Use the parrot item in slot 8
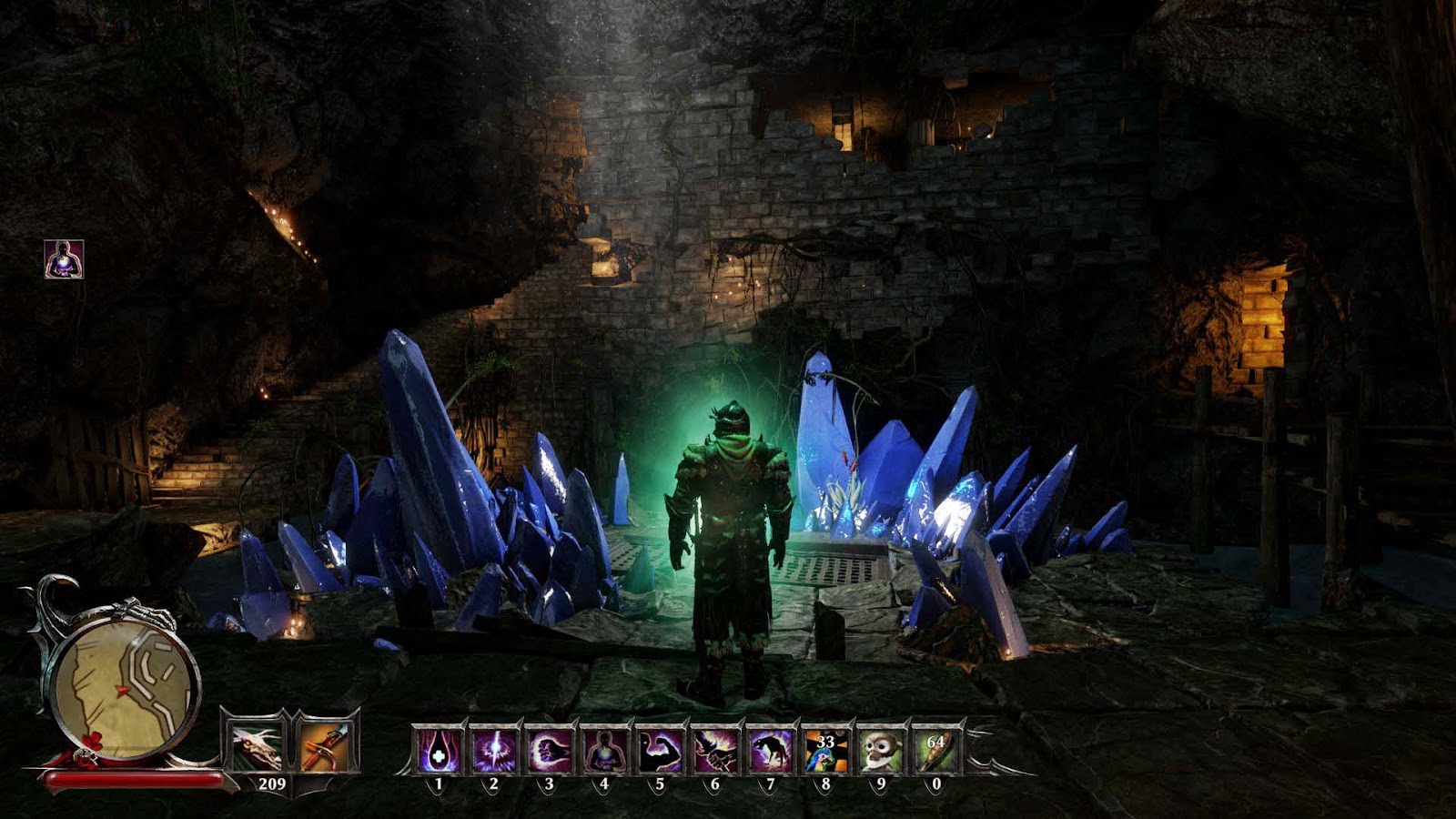Viewport: 1456px width, 819px height. 825,751
